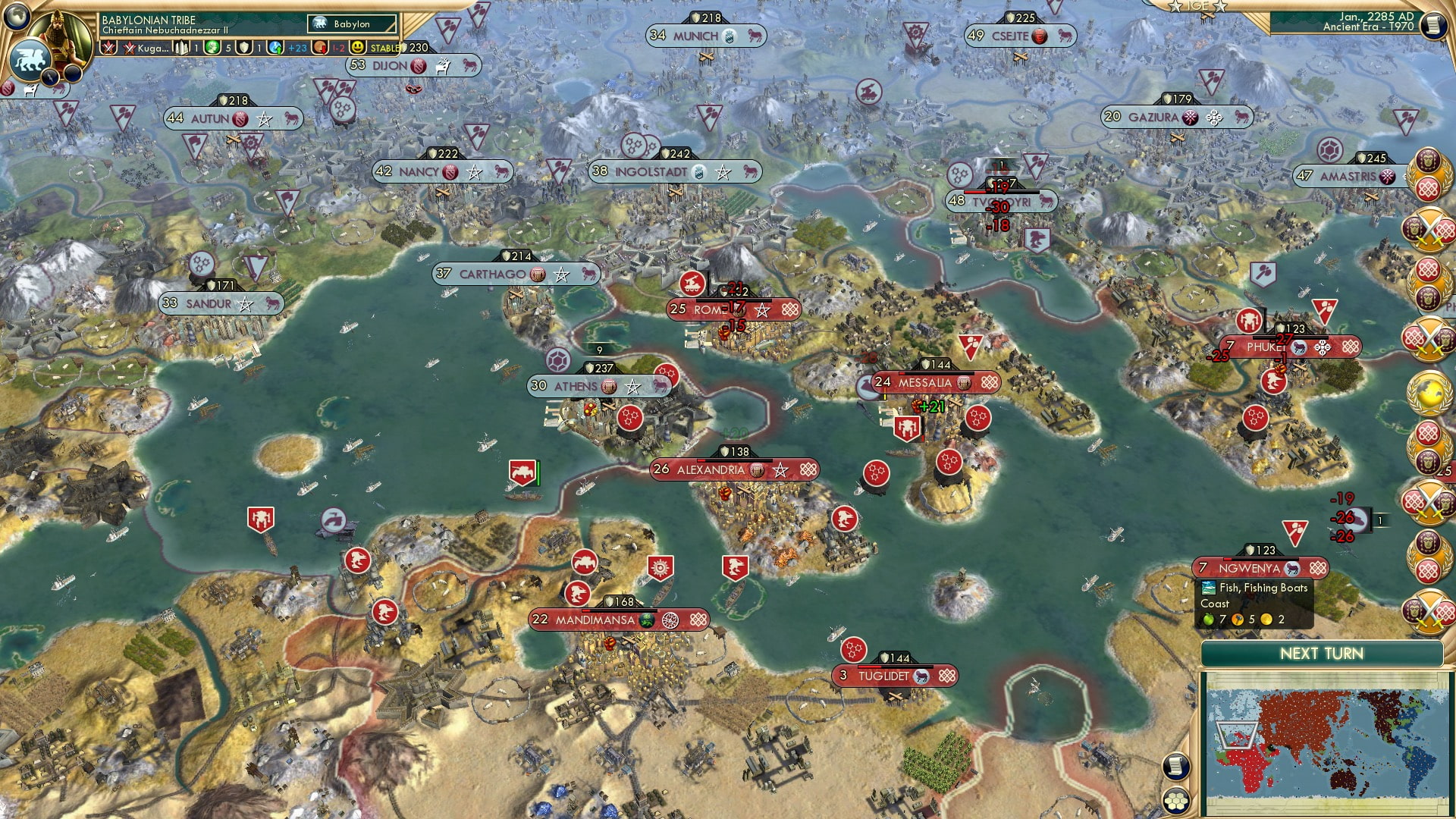Open the IGE menu at the top

coord(1197,6)
